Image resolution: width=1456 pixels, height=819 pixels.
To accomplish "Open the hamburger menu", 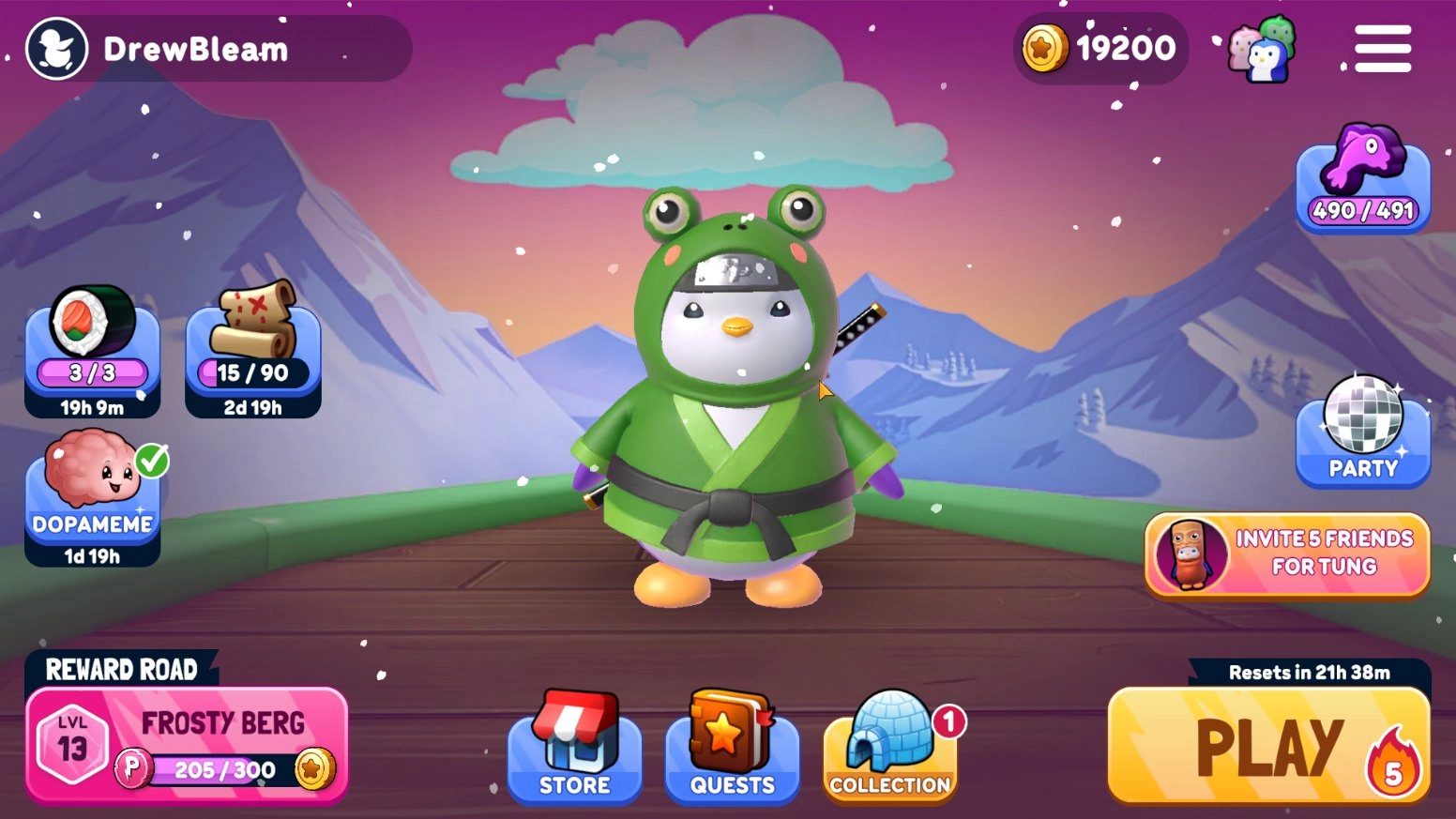I will coord(1381,49).
